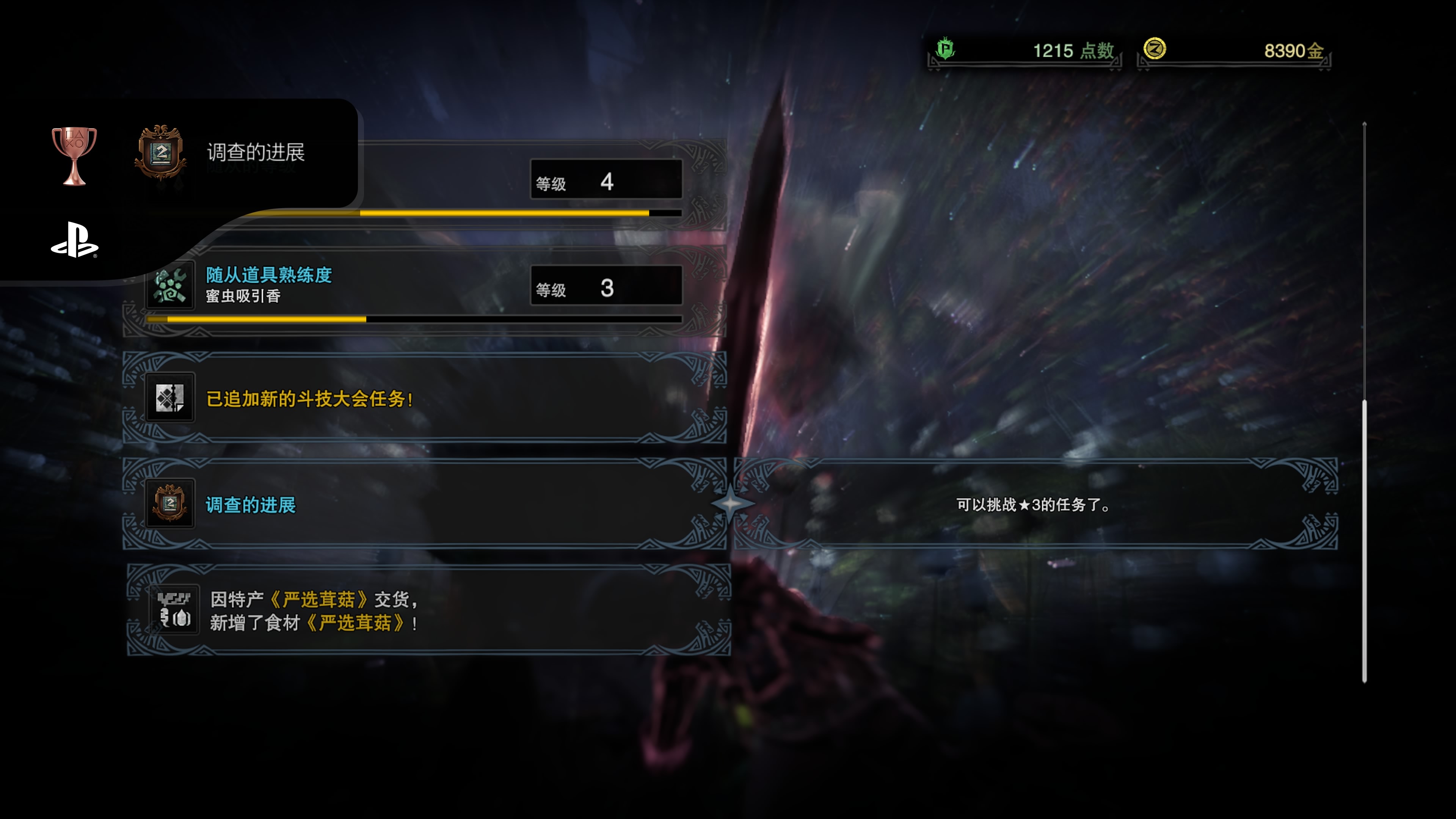Click the 蜜虫吸引香 buddy item icon
This screenshot has height=819, width=1456.
[170, 286]
